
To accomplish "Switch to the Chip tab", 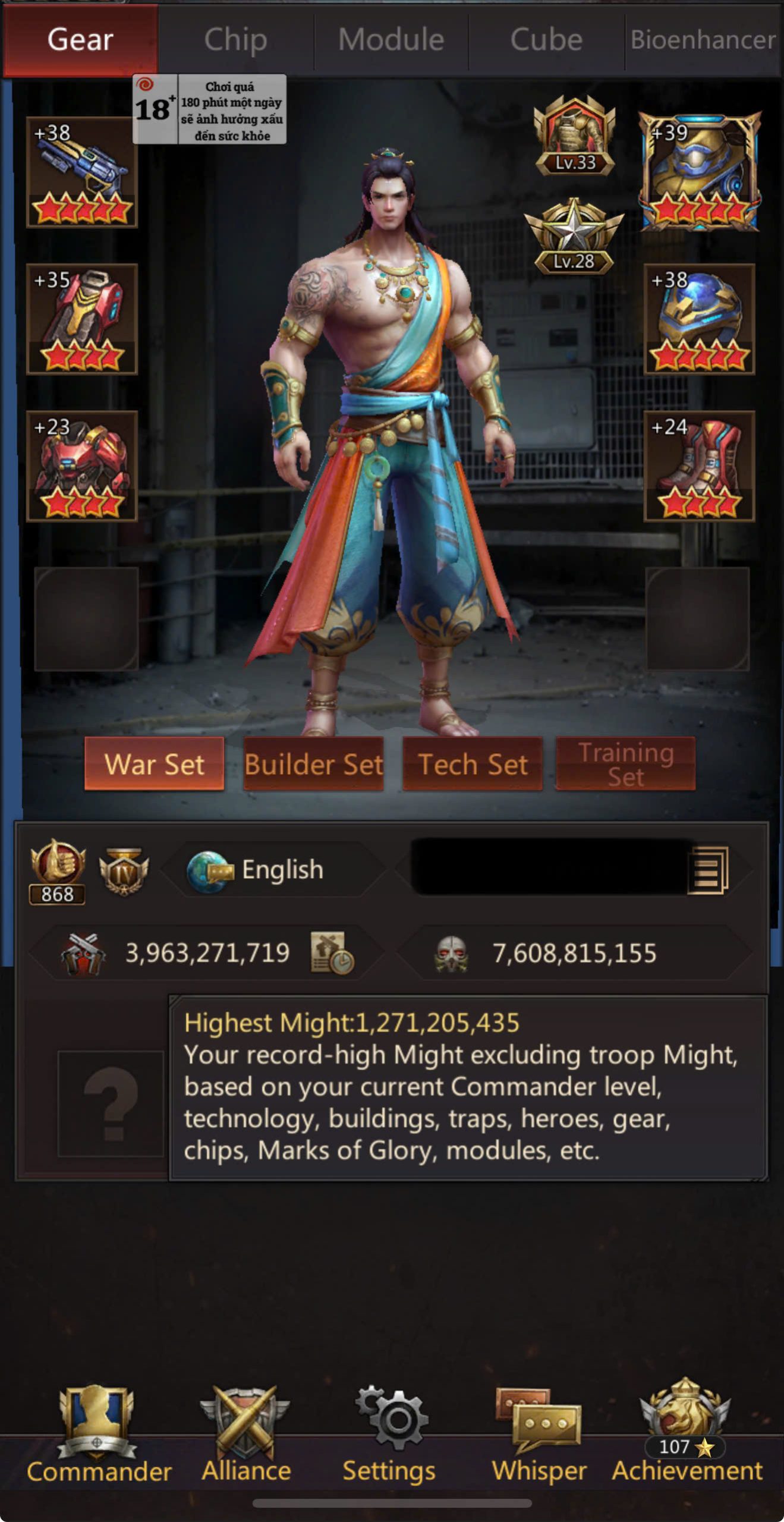I will point(235,40).
